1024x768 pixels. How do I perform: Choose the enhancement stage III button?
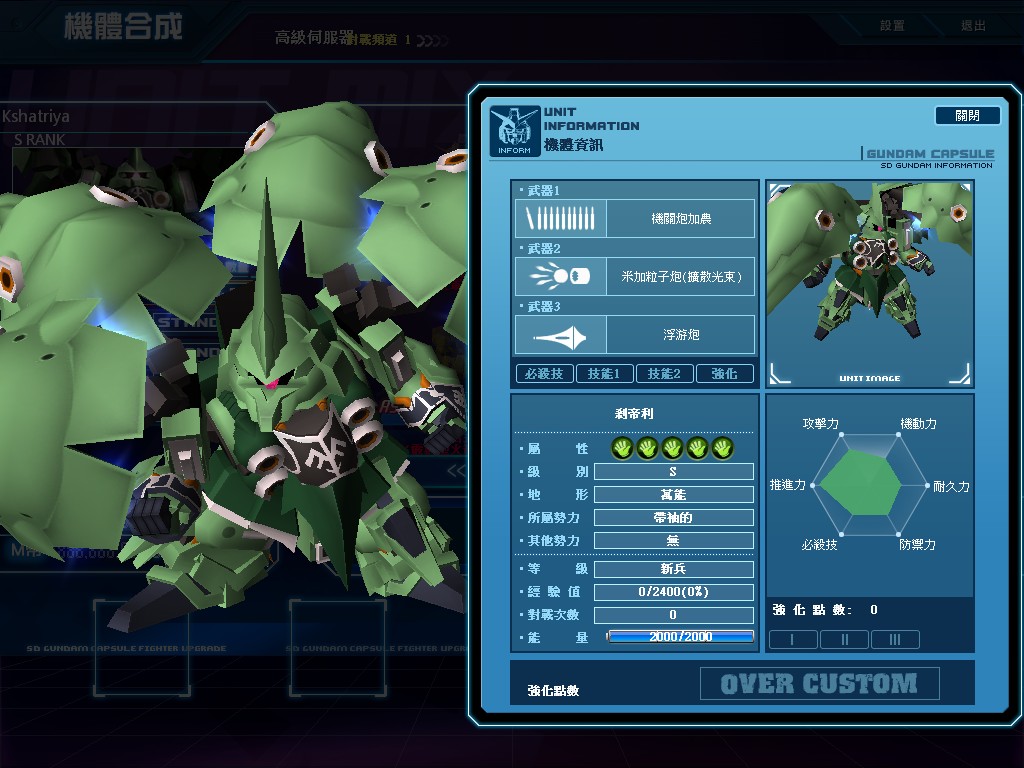(x=895, y=639)
